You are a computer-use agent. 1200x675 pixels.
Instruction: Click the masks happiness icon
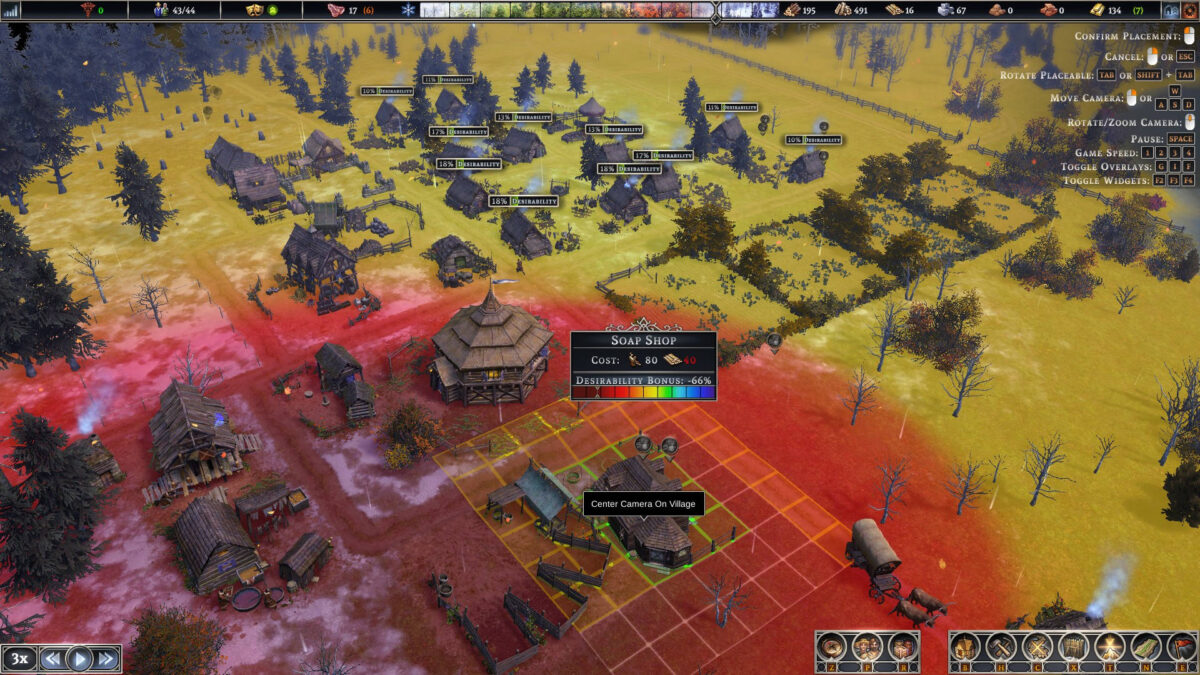click(x=256, y=10)
